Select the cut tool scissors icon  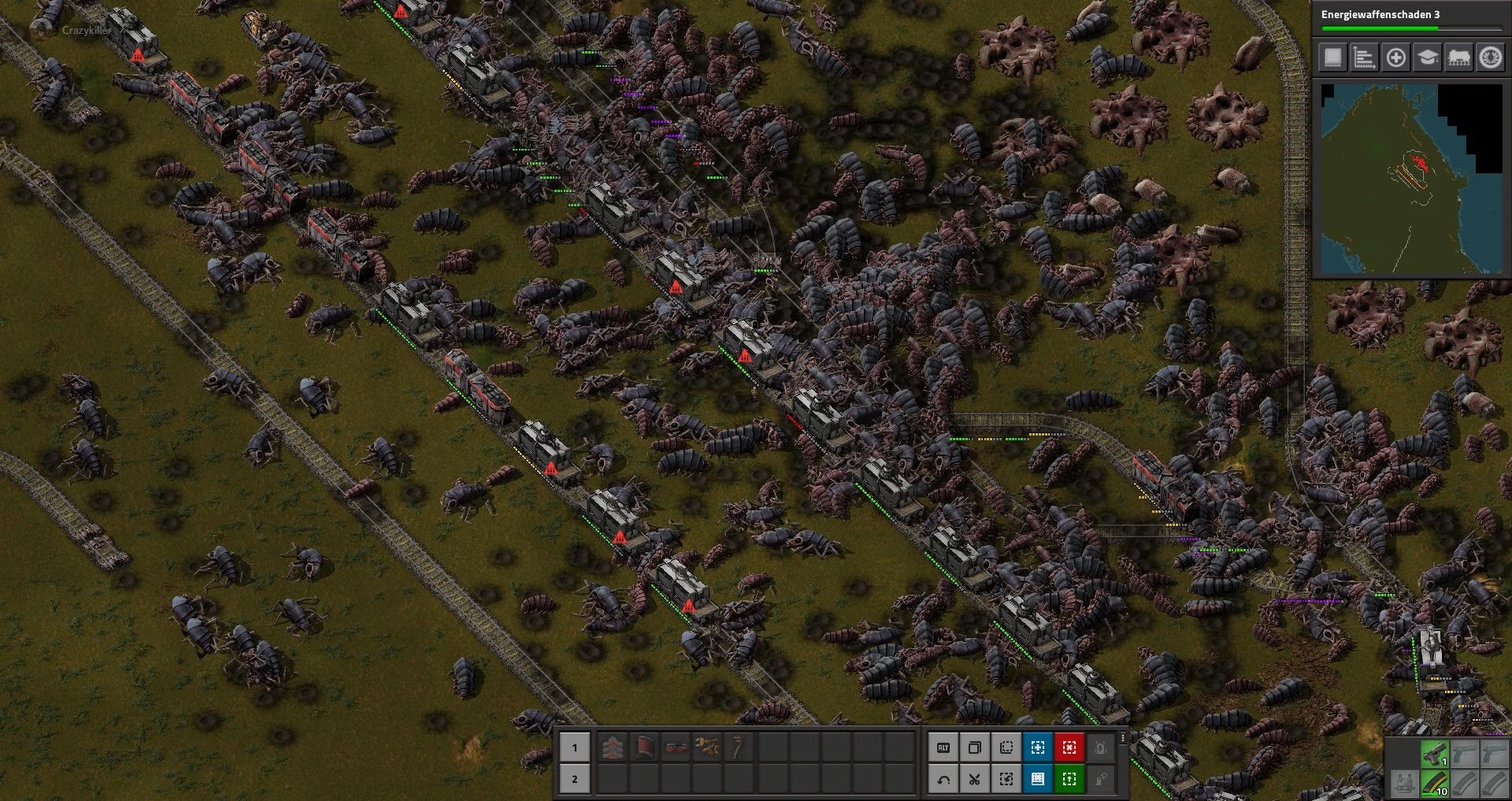click(x=975, y=780)
